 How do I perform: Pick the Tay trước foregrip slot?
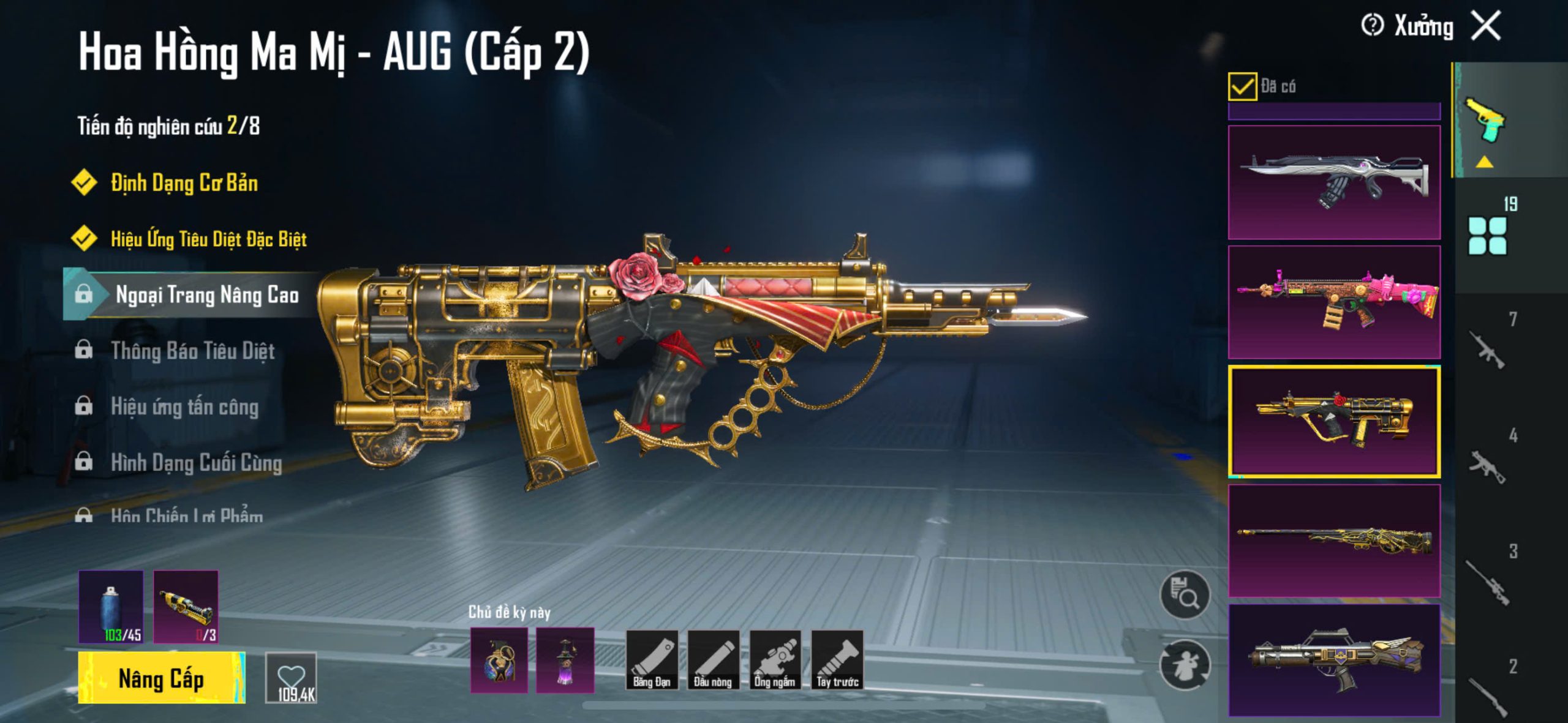pos(837,660)
